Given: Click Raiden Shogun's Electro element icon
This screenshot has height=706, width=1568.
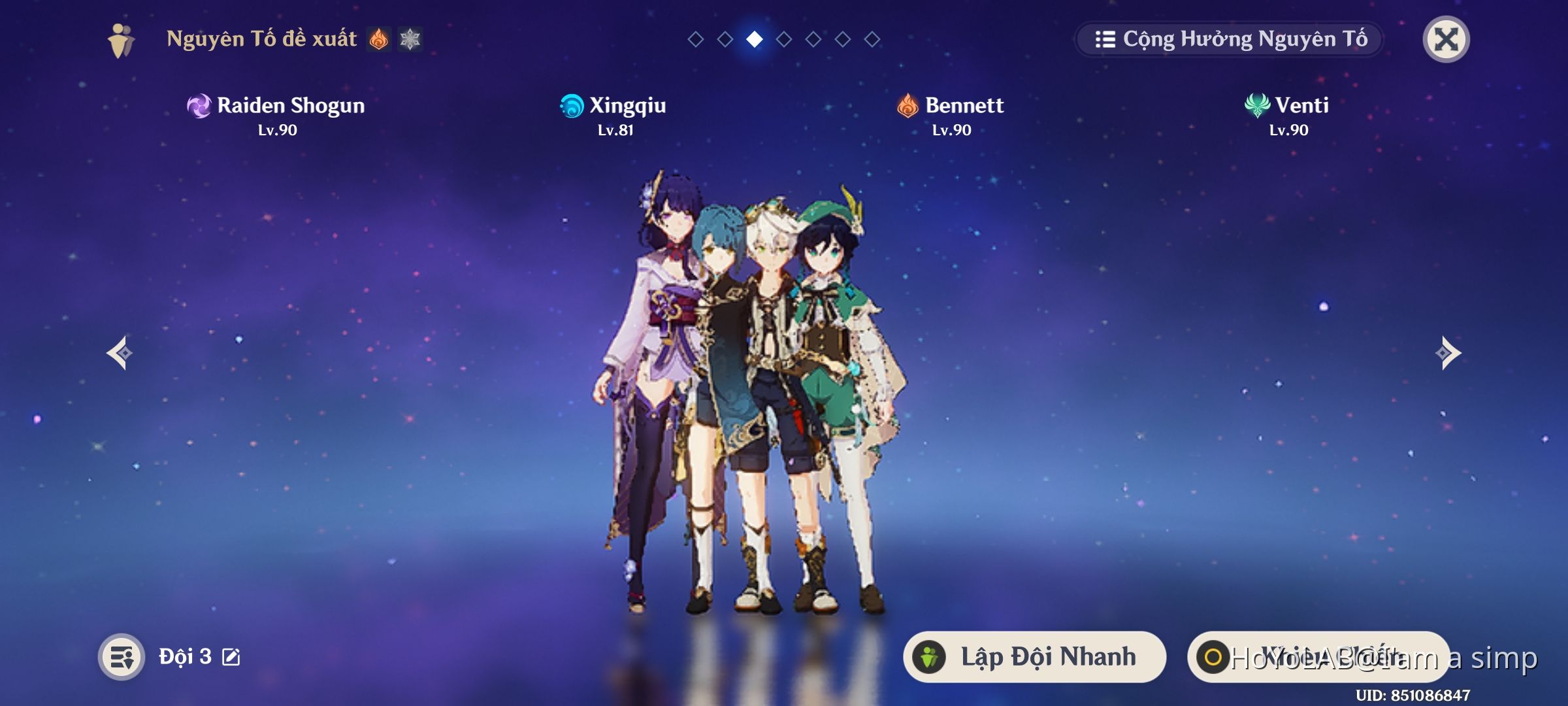Looking at the screenshot, I should pyautogui.click(x=198, y=106).
